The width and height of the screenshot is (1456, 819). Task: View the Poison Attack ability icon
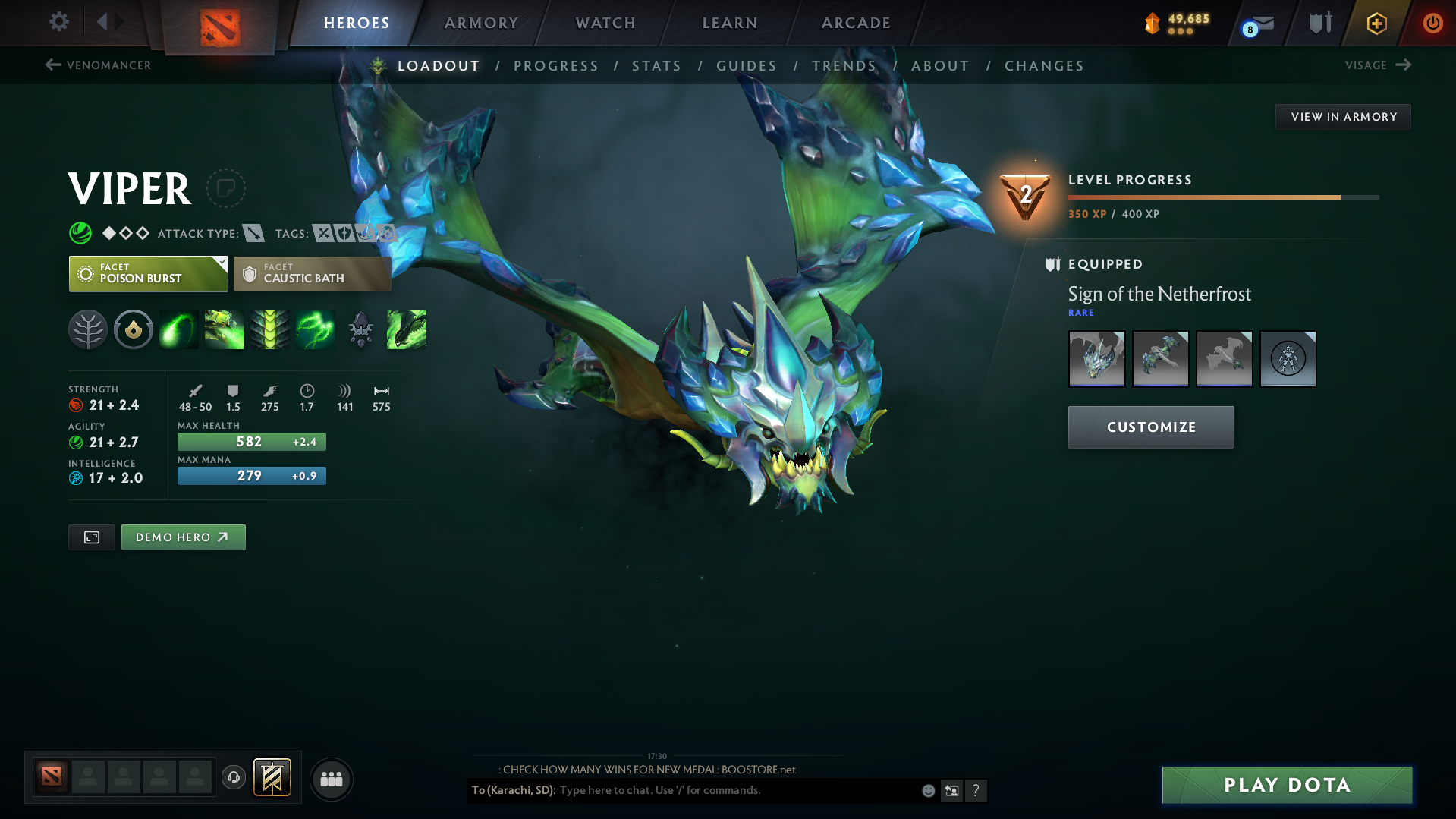[x=179, y=329]
